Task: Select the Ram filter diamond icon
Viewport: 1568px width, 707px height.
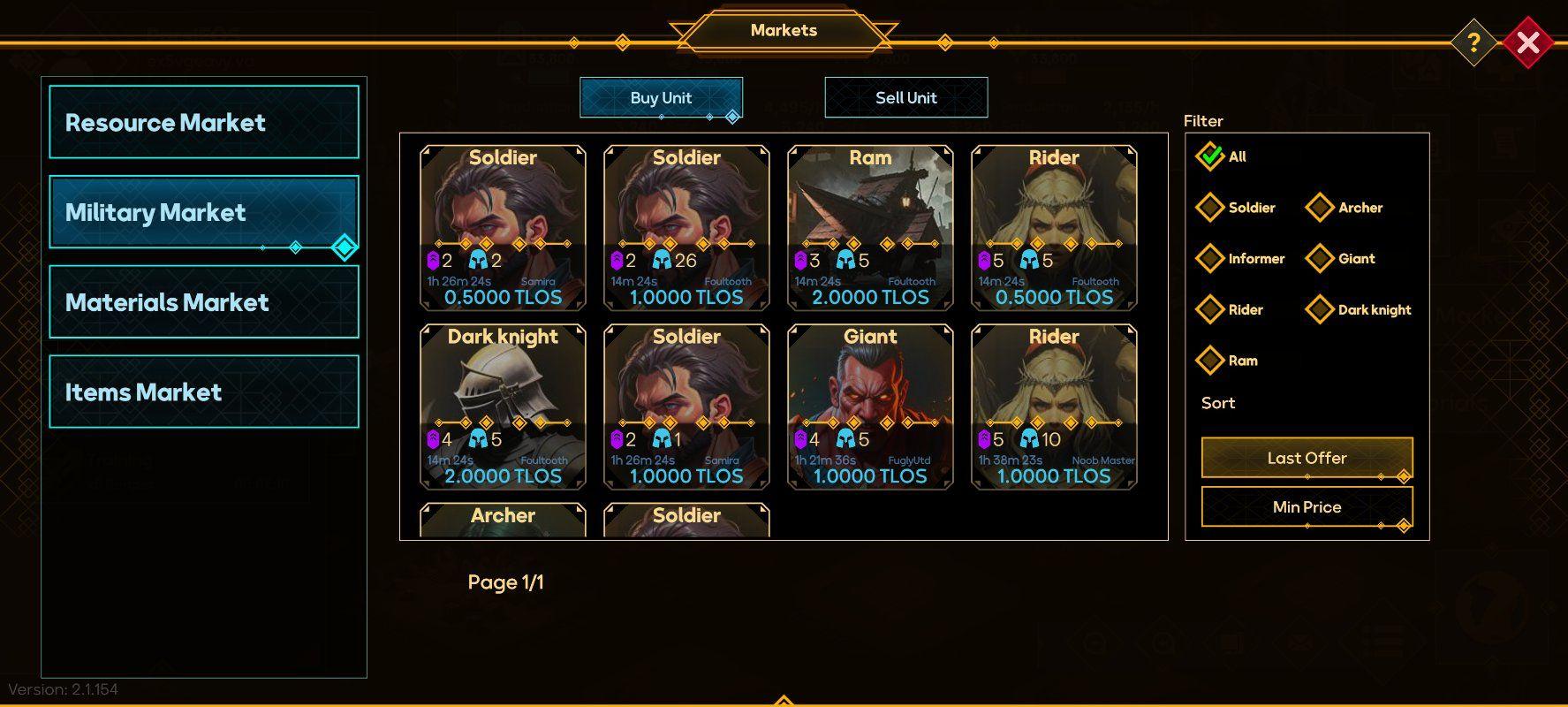Action: pyautogui.click(x=1211, y=361)
